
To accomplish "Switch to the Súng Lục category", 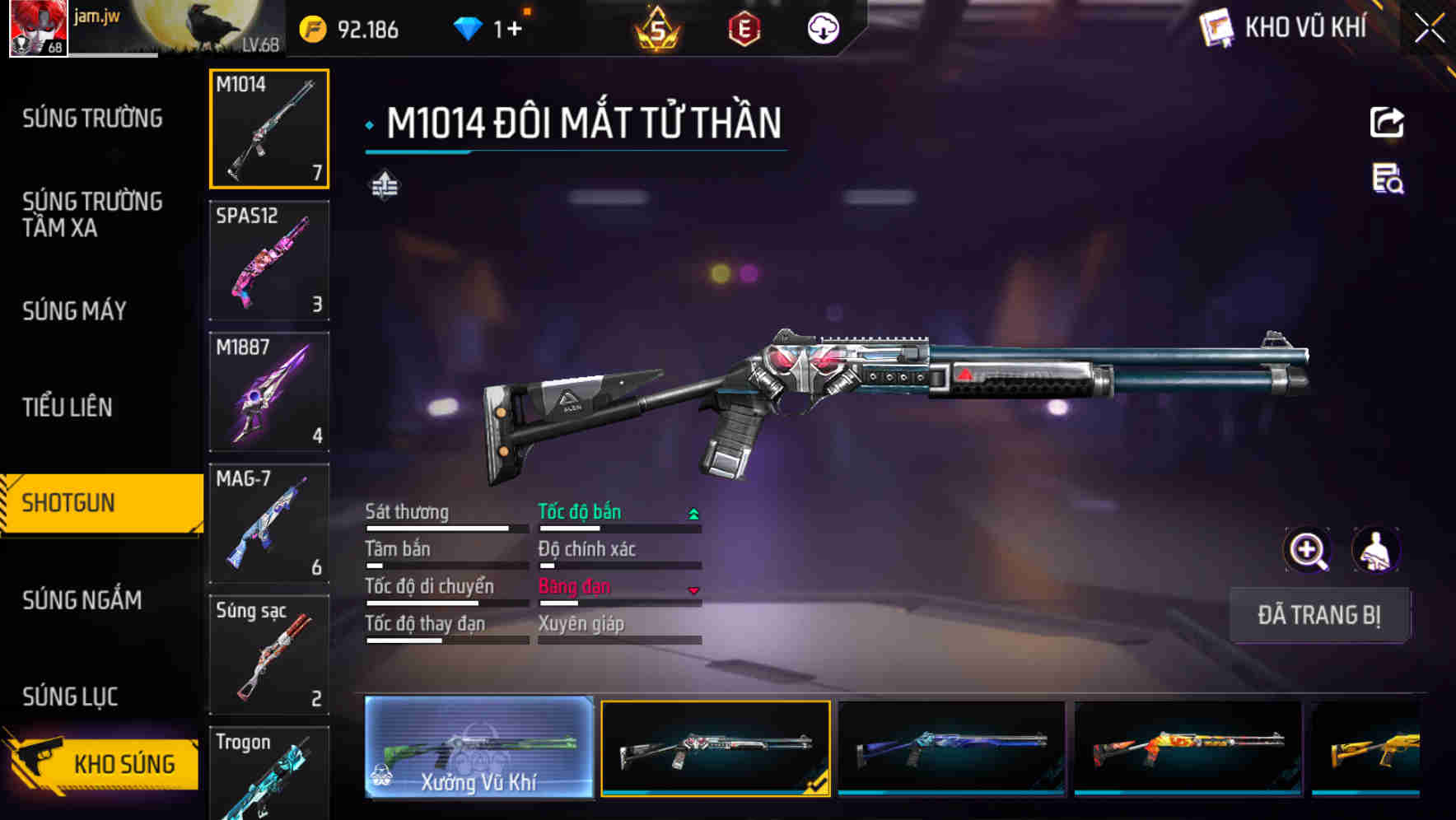I will [x=70, y=697].
